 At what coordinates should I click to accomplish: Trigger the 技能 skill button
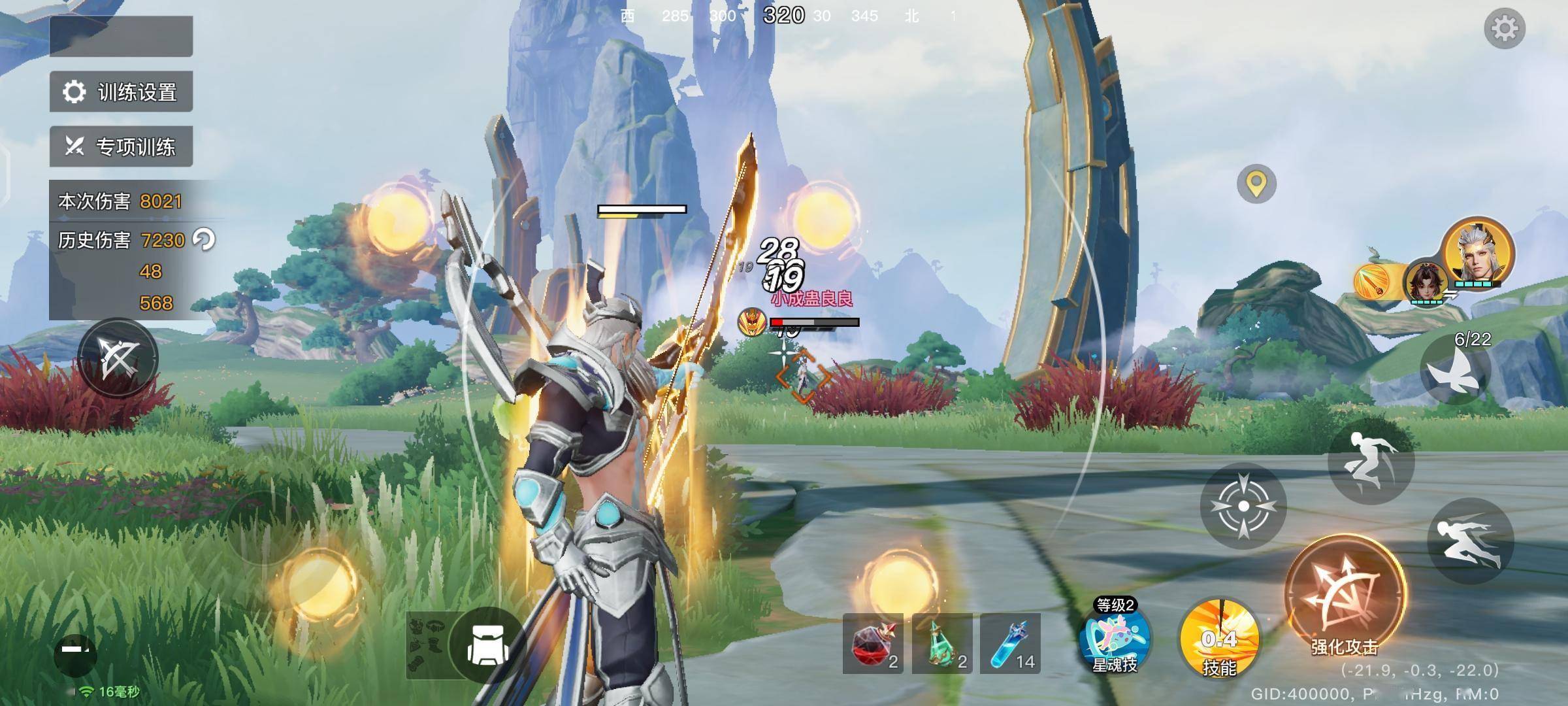coord(1219,639)
